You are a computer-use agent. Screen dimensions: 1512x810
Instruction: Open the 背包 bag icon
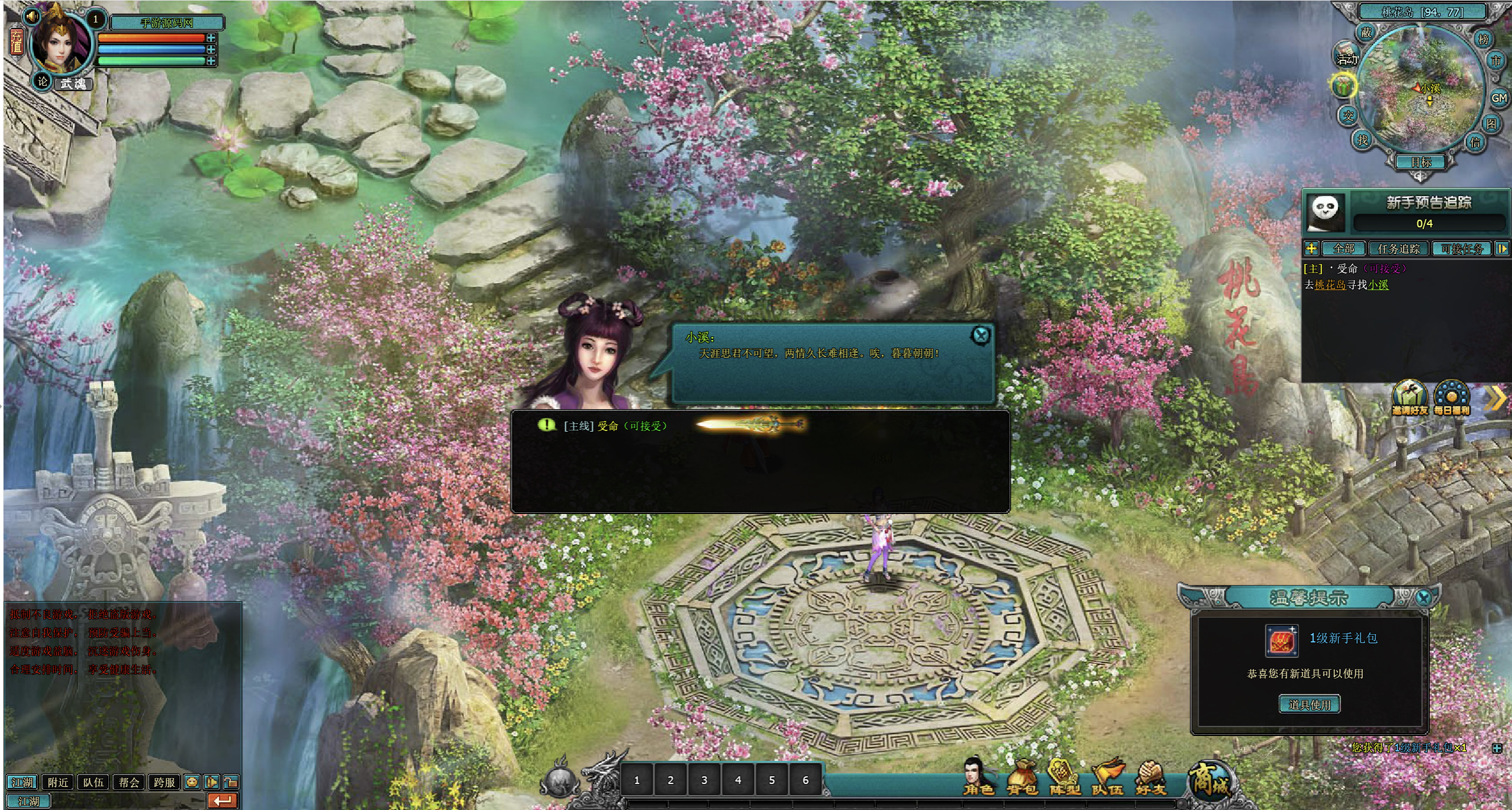[1022, 777]
